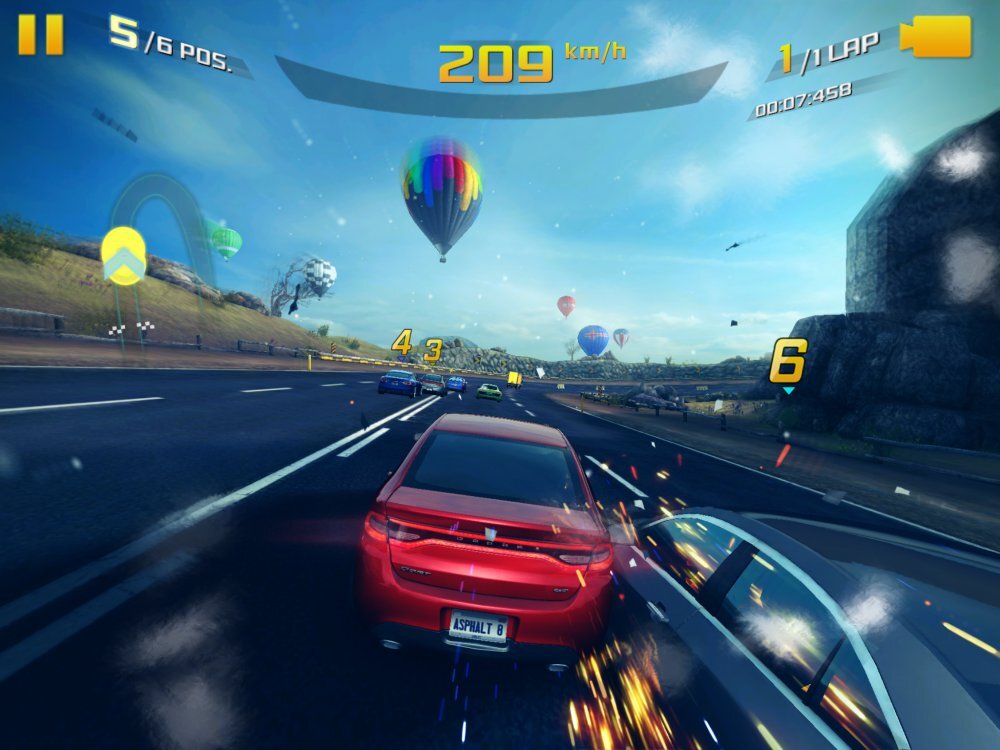Image resolution: width=1000 pixels, height=750 pixels.
Task: Switch view using the yellow camera icon
Action: tap(937, 37)
